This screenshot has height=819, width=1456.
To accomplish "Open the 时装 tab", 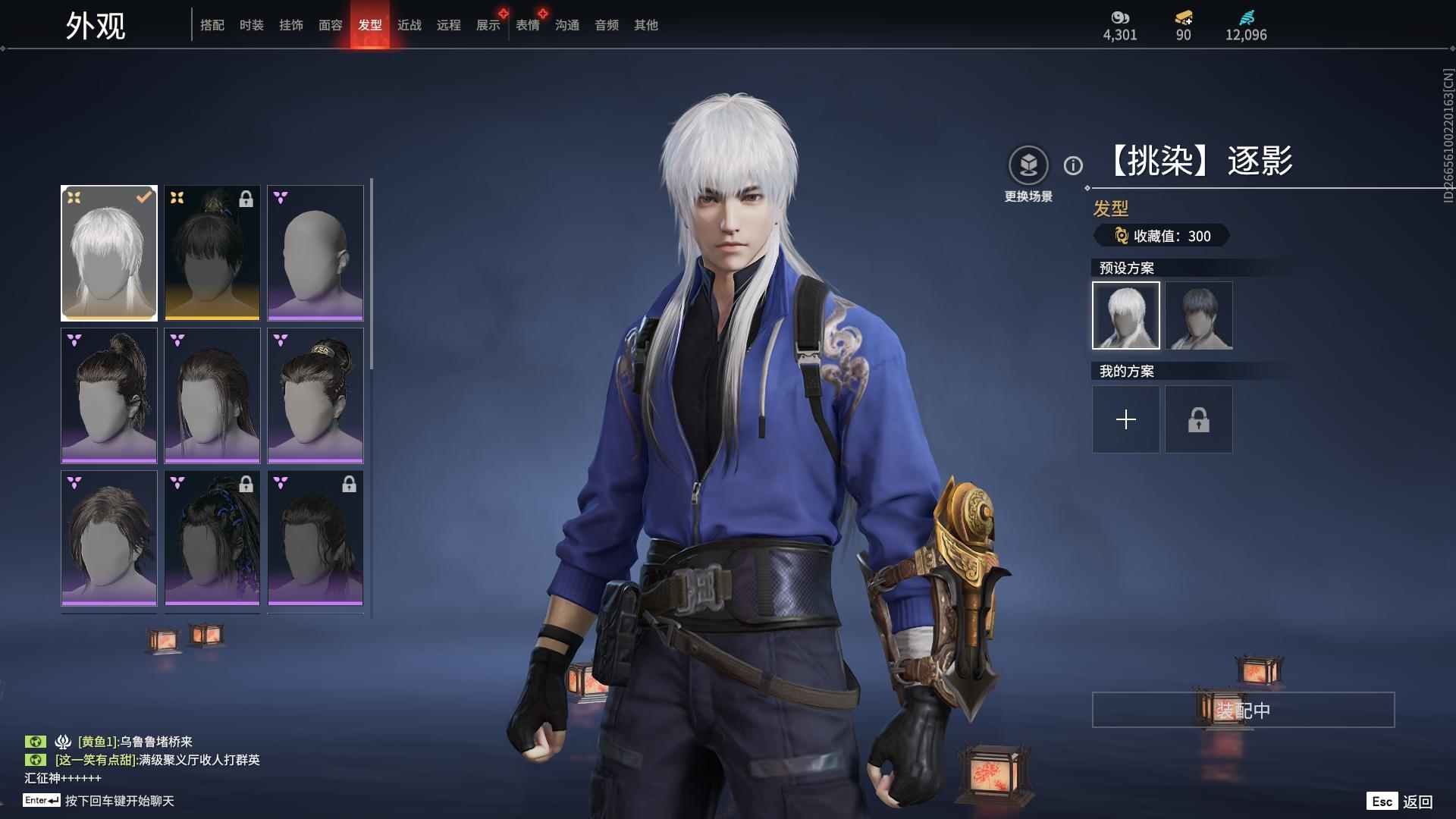I will 252,25.
